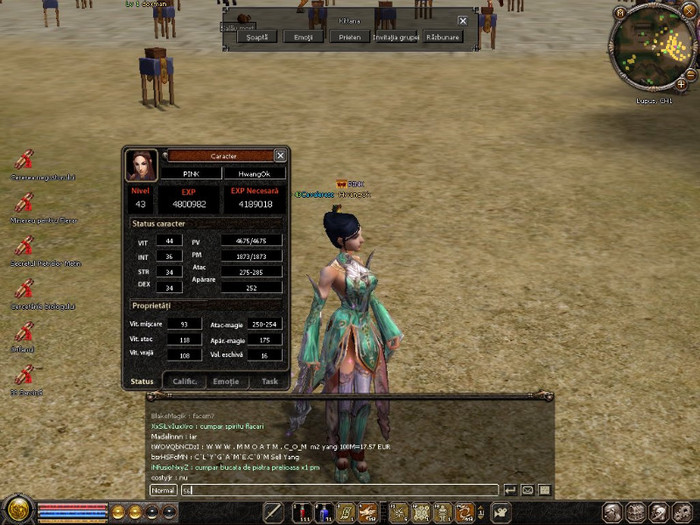700x525 pixels.
Task: Select the Status tab
Action: click(x=142, y=381)
